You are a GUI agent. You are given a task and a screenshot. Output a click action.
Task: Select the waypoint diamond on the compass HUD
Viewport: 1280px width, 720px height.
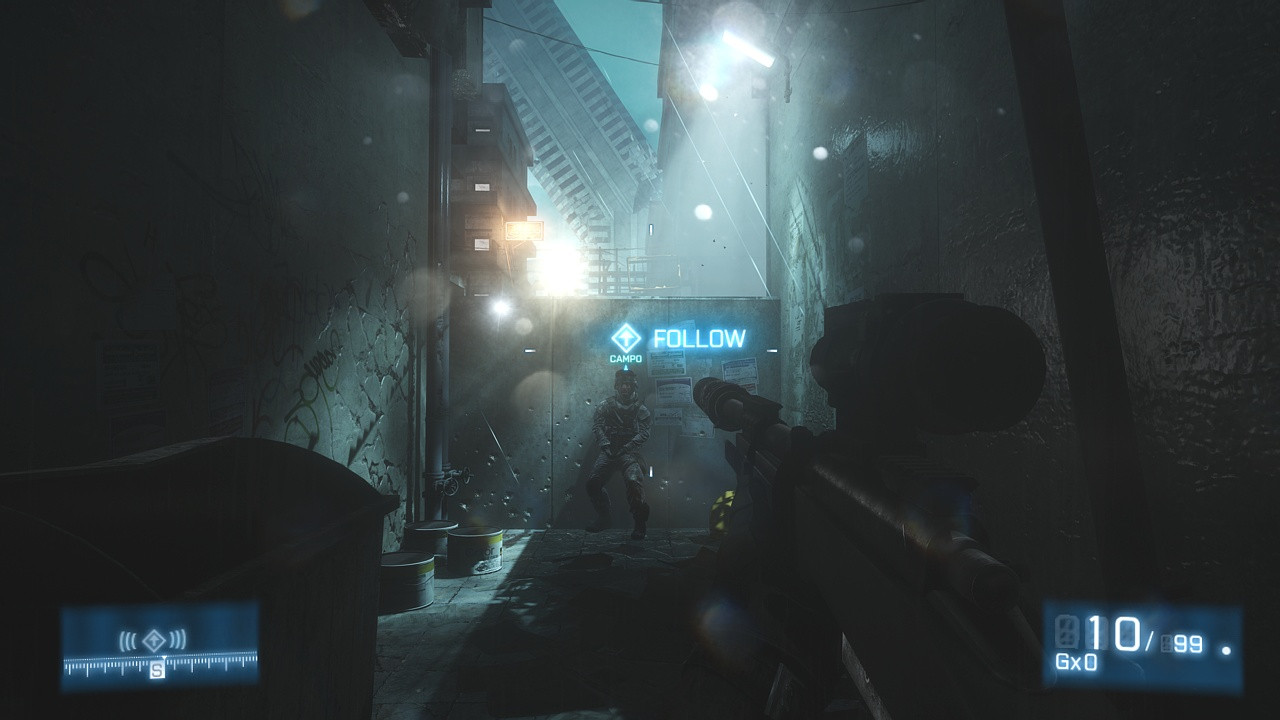pos(154,639)
